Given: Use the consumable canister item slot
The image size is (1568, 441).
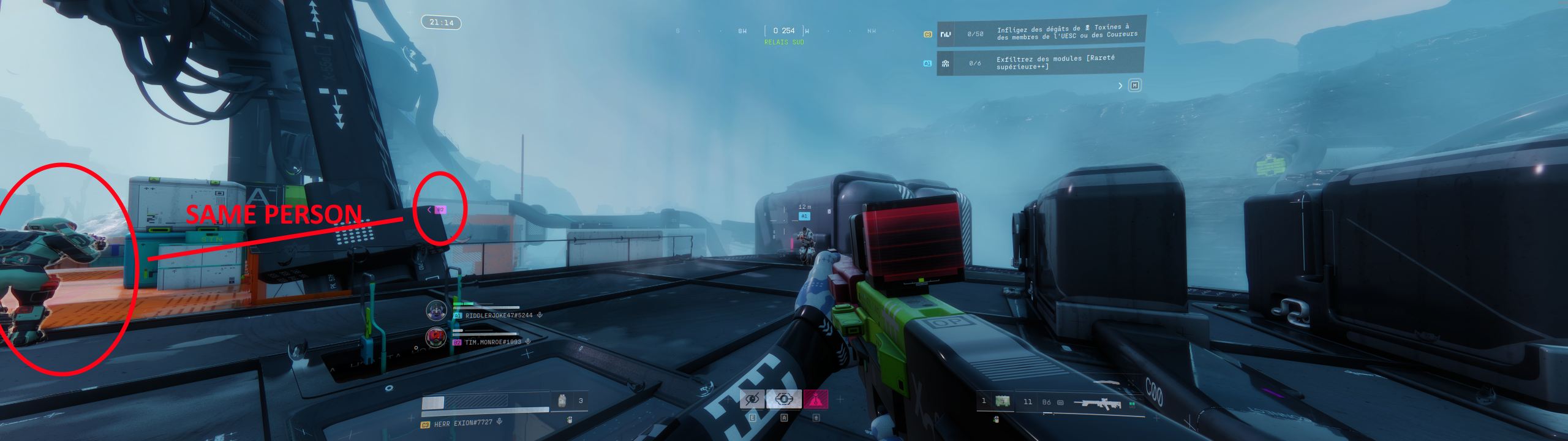Looking at the screenshot, I should [x=562, y=401].
